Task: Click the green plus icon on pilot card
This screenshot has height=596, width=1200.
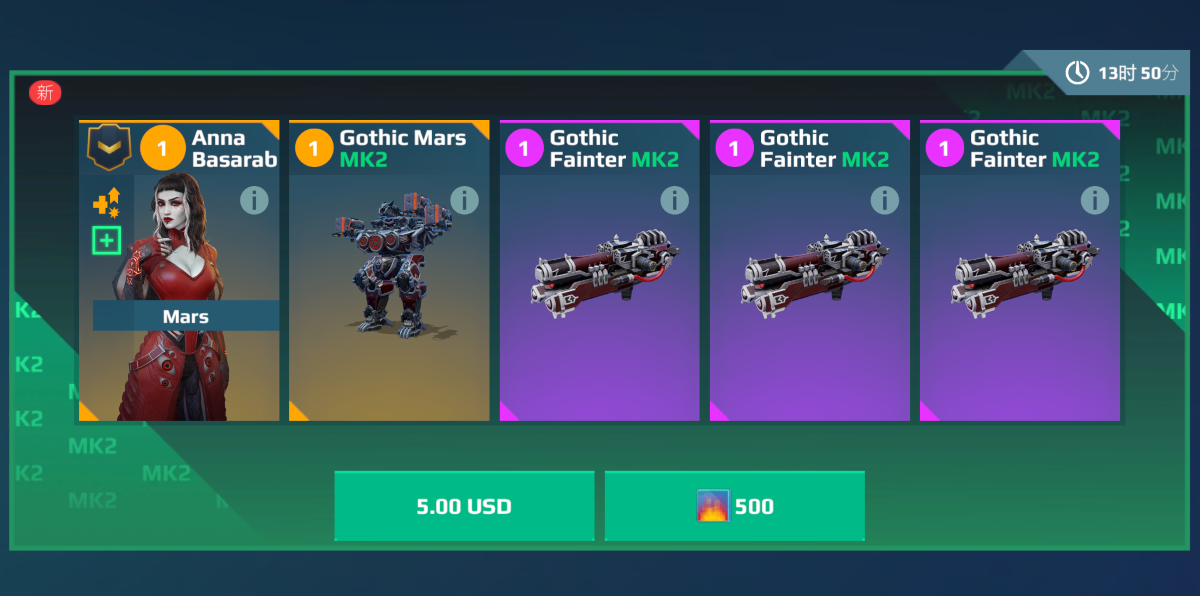Action: pos(106,240)
